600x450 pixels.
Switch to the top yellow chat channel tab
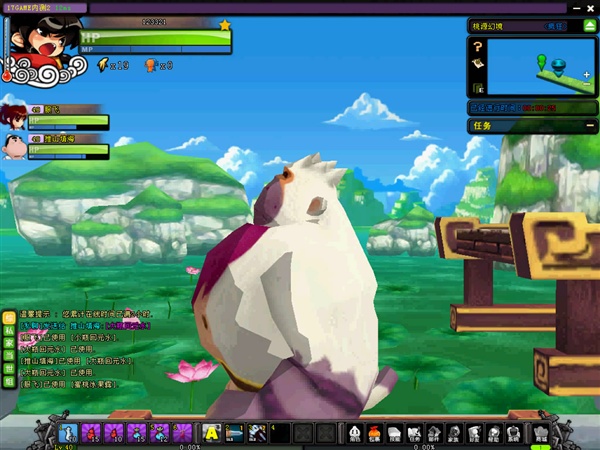coord(9,317)
